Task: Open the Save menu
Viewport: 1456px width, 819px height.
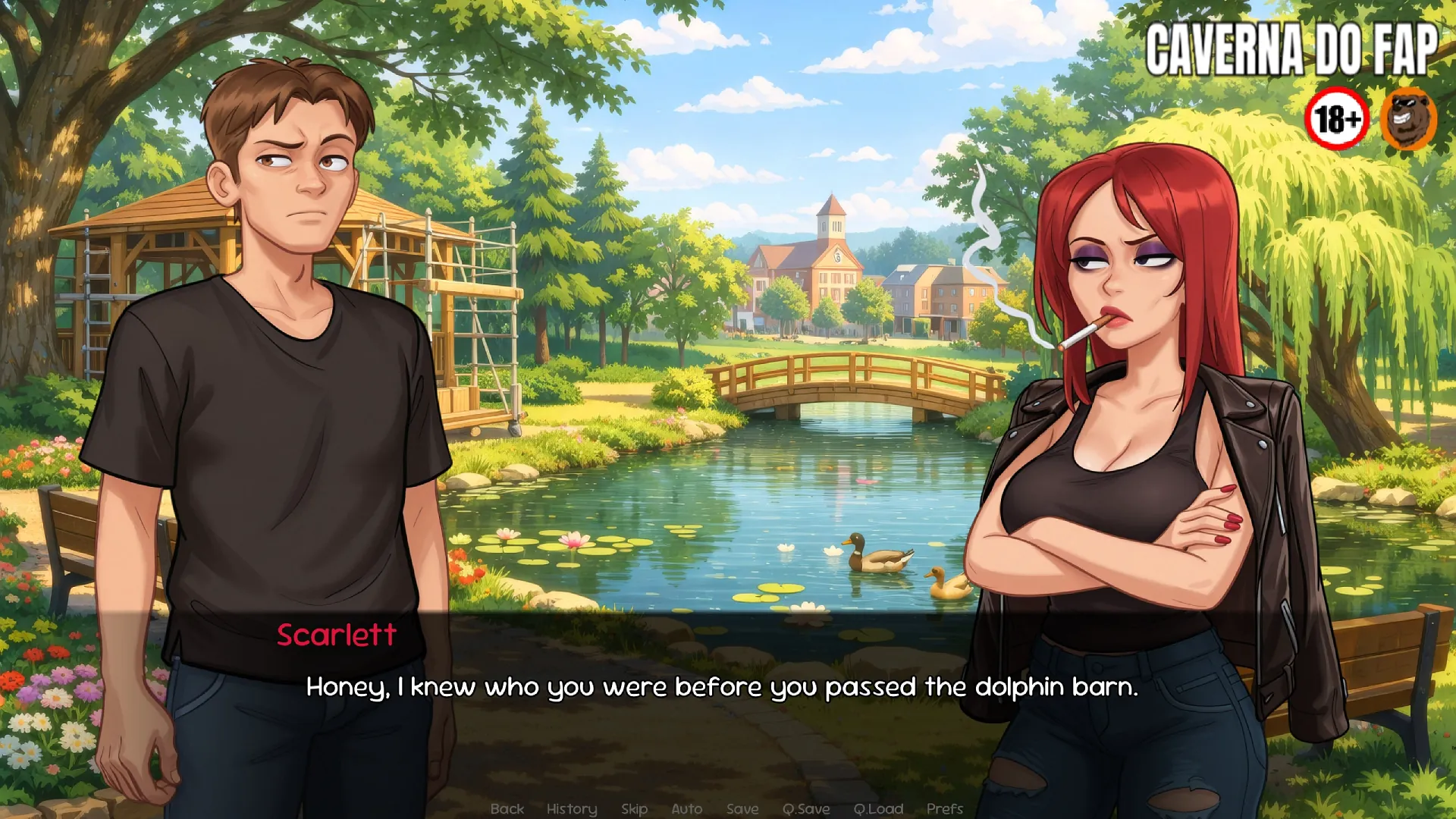Action: tap(742, 808)
